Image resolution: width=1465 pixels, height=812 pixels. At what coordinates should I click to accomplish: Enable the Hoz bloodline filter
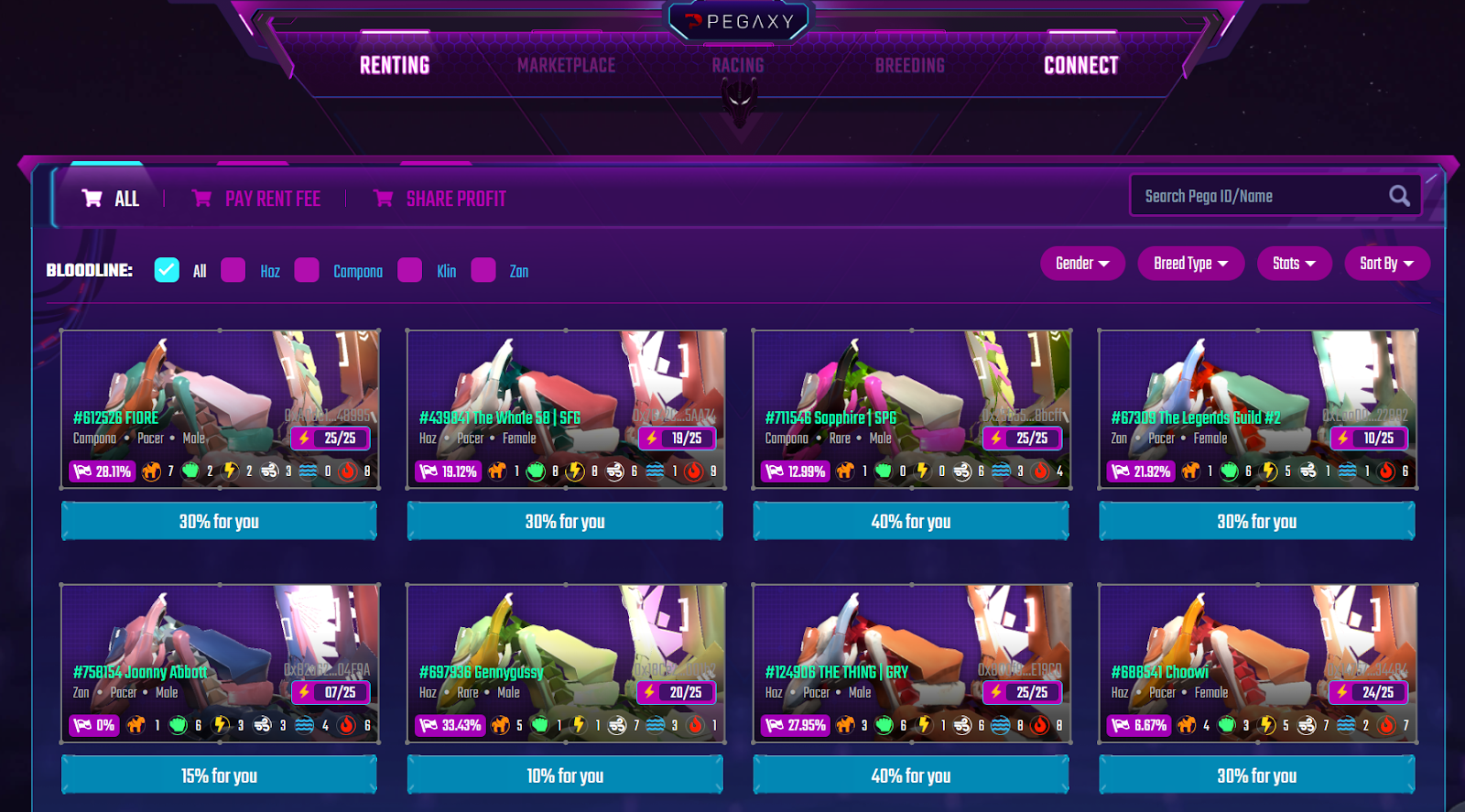pyautogui.click(x=233, y=270)
